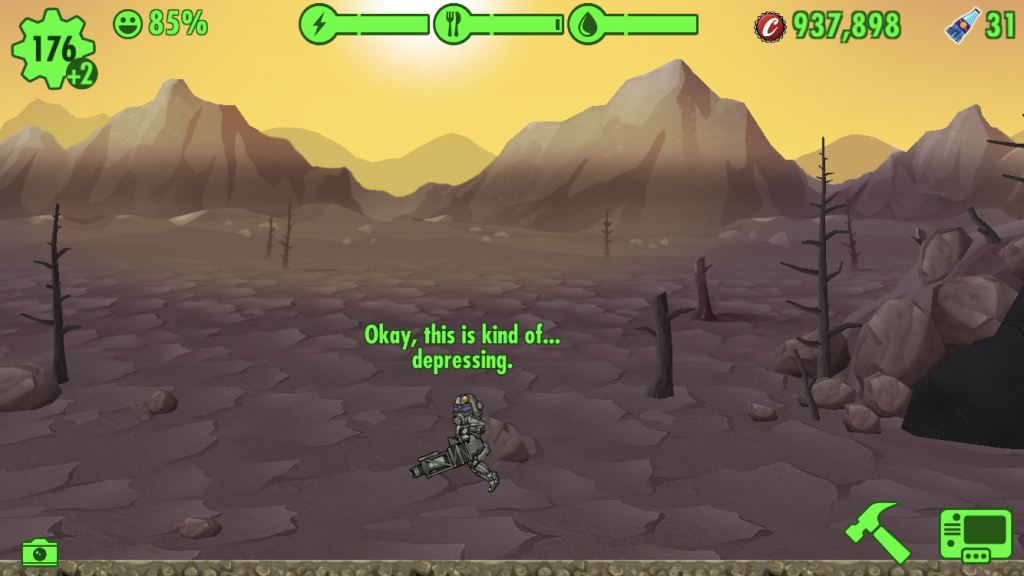Screen dimensions: 1024x576
Task: Open the dweller list from the gear counter
Action: pos(53,48)
